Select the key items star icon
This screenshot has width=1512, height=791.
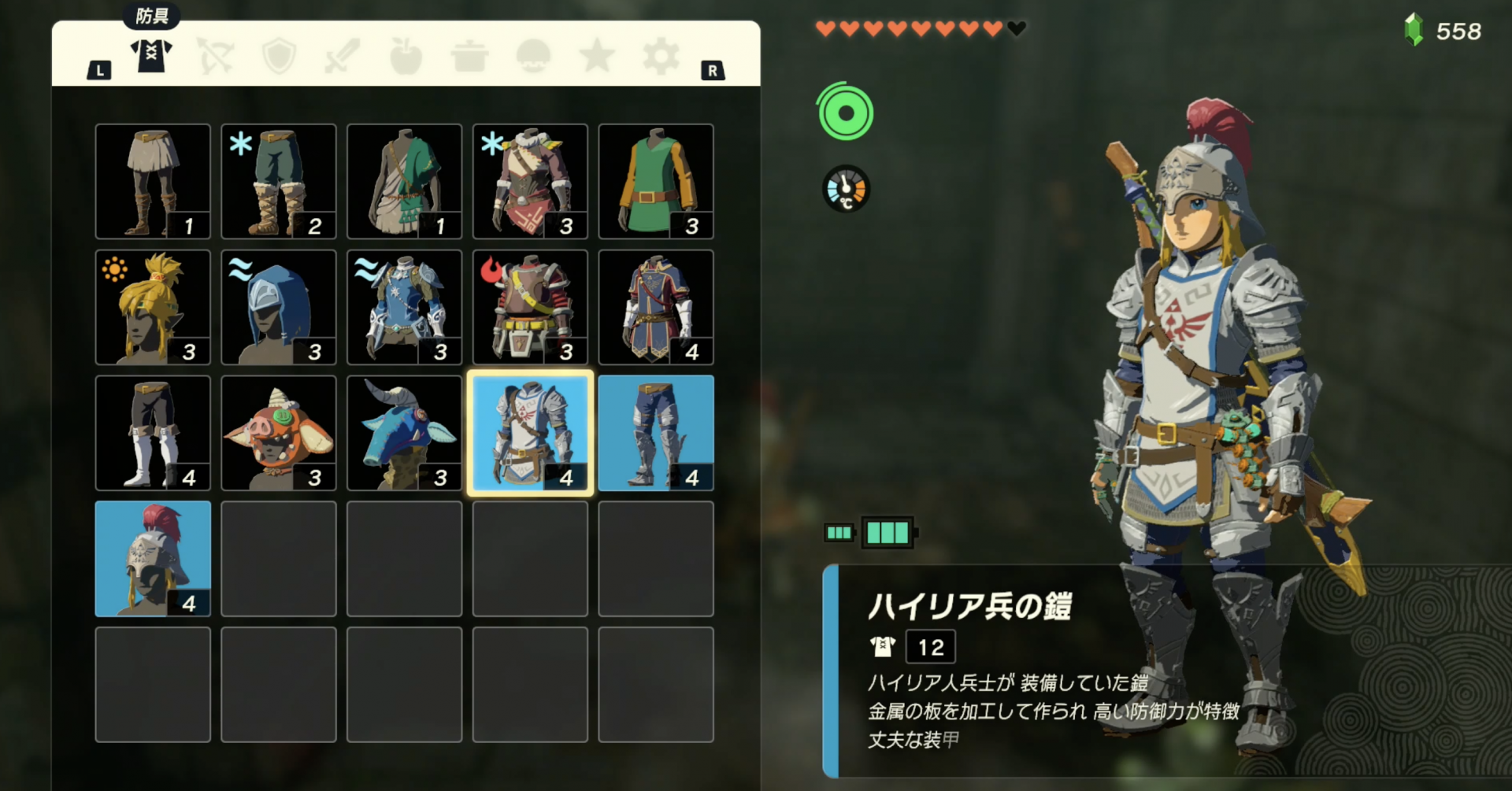point(596,55)
